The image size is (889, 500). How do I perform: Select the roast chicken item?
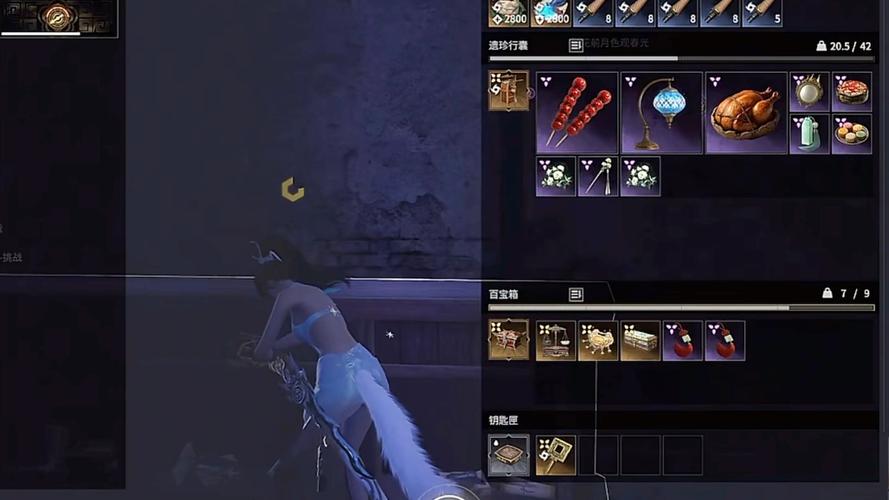(x=745, y=112)
